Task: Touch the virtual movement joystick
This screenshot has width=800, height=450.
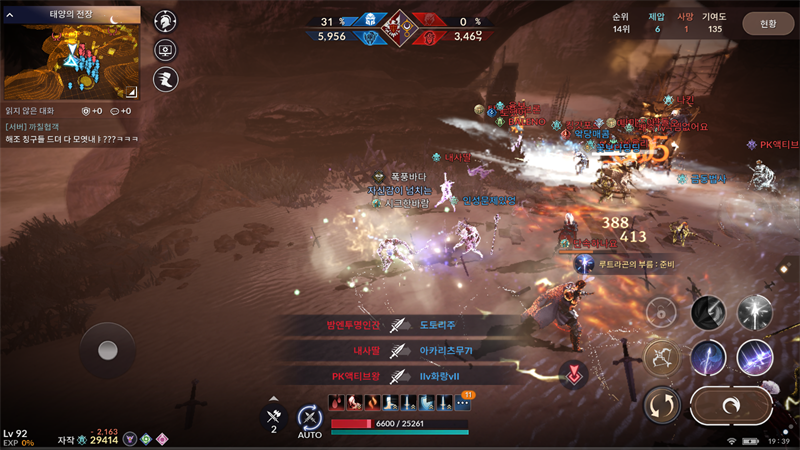Action: pyautogui.click(x=107, y=350)
